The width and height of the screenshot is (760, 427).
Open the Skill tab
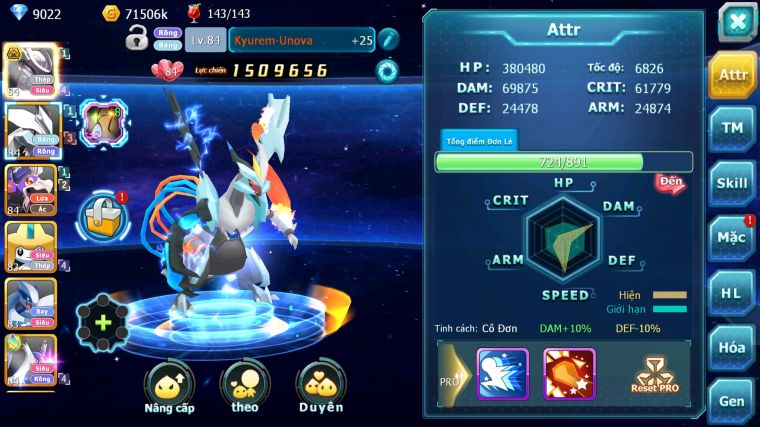(733, 183)
